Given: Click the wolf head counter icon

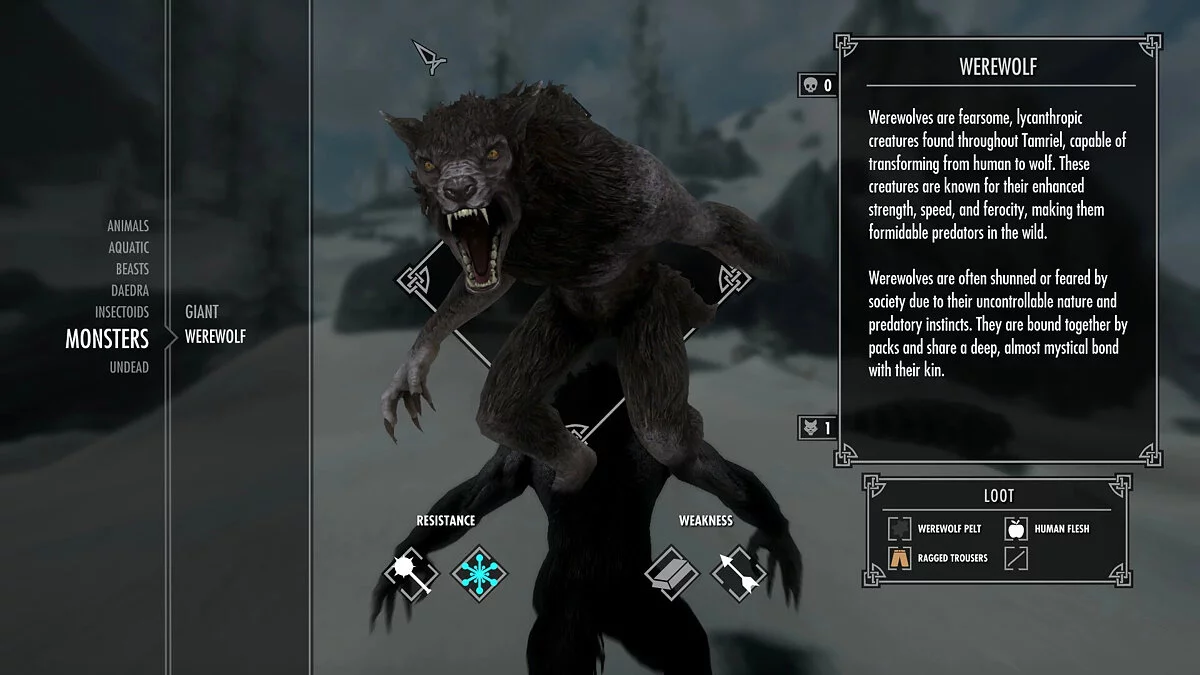Looking at the screenshot, I should 809,428.
